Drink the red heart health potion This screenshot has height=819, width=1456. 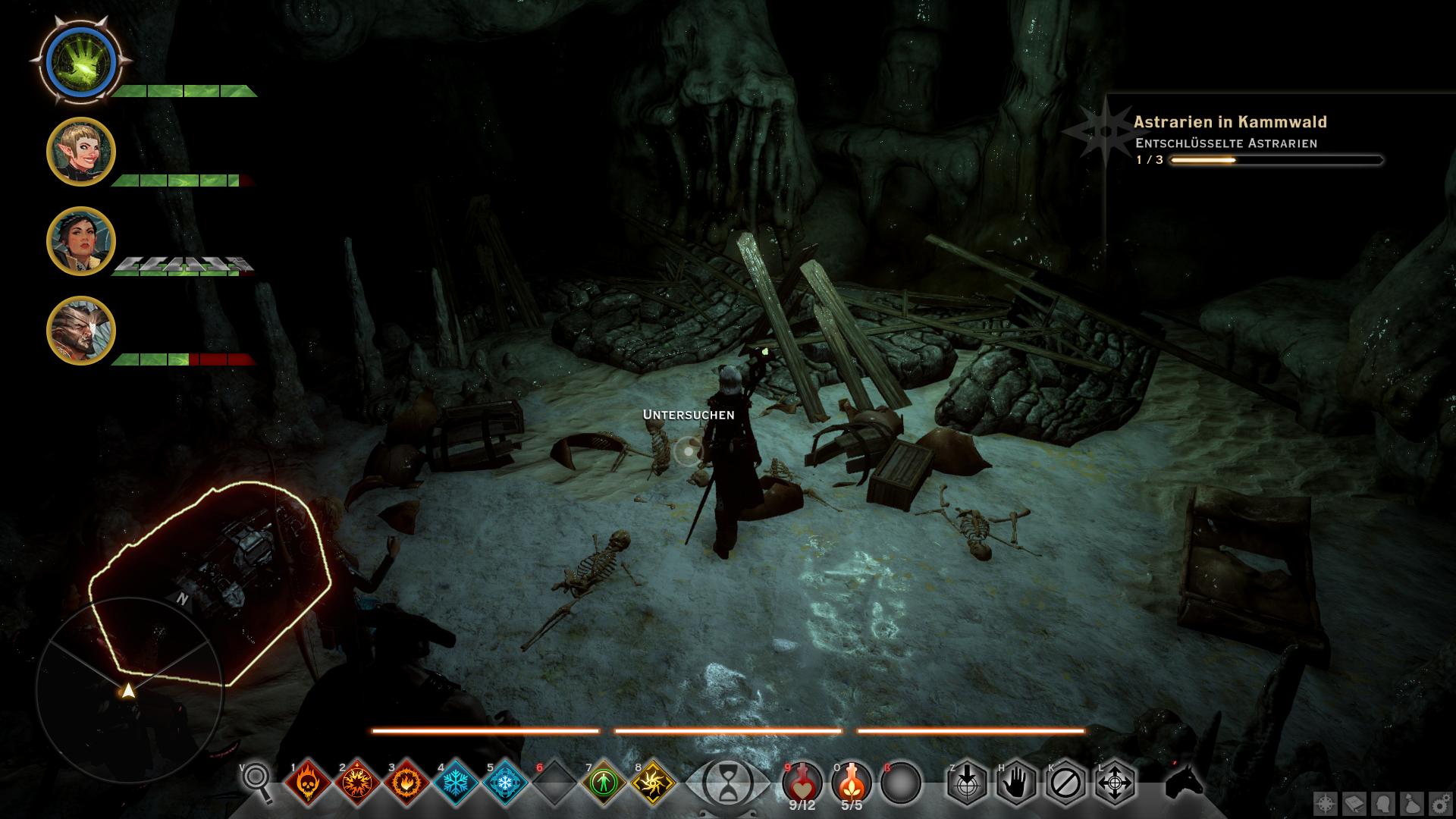click(x=802, y=781)
